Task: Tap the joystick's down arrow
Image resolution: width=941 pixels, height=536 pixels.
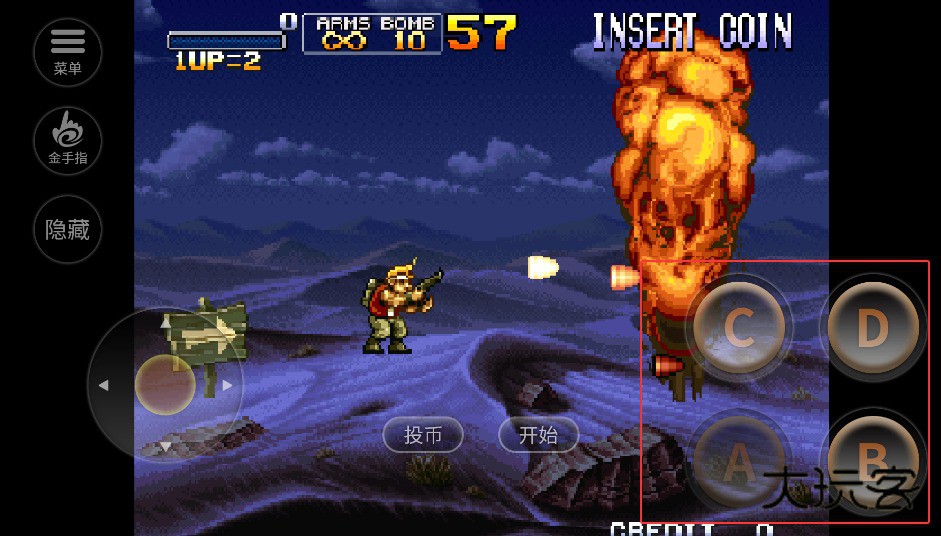Action: [166, 446]
